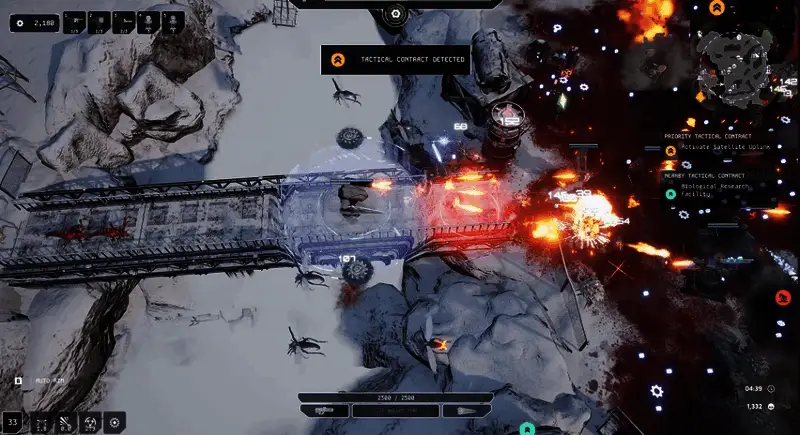This screenshot has width=800, height=435.
Task: Activate the diagonal stripes ability icon
Action: point(66,423)
